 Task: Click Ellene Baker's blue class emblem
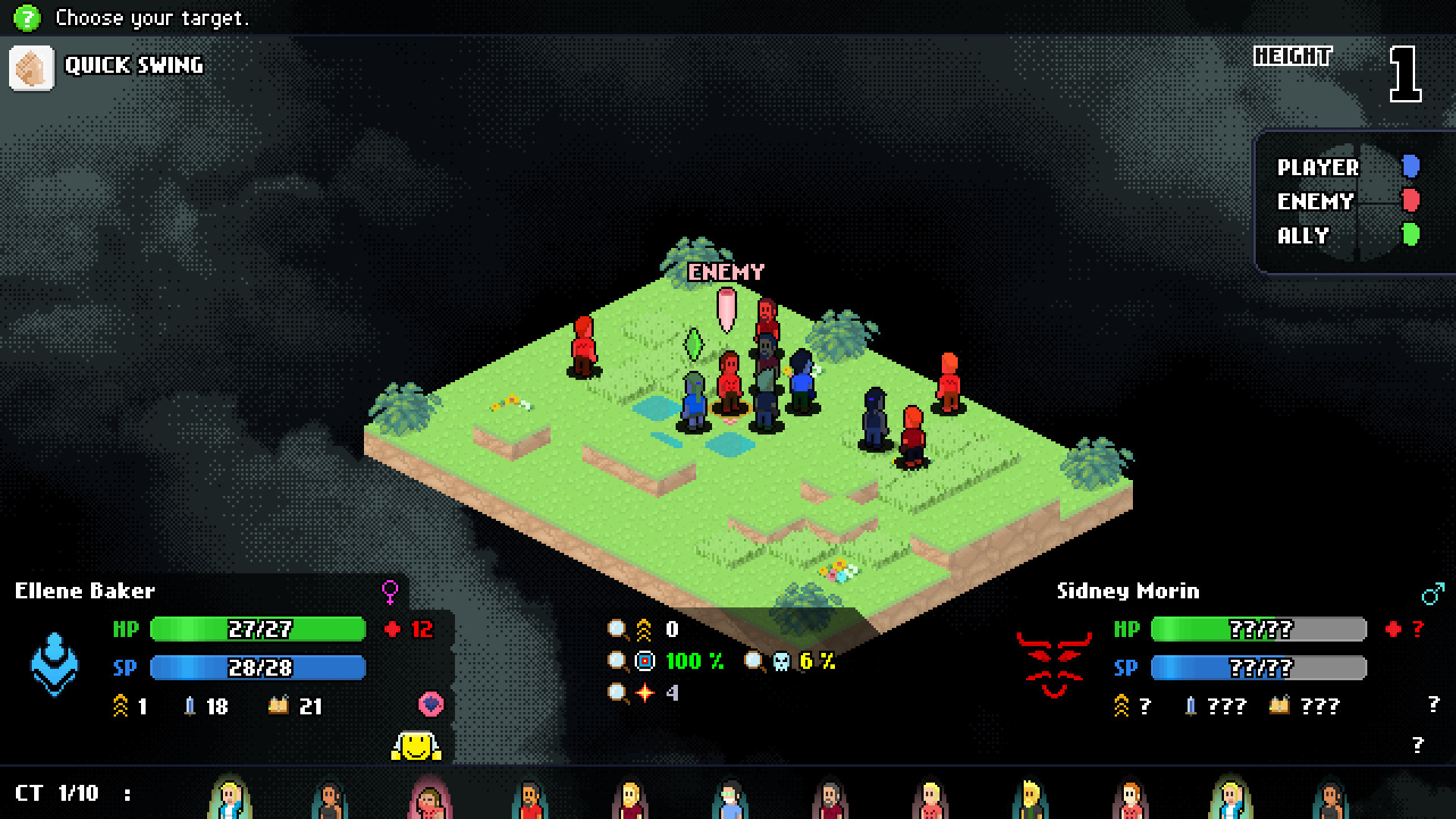click(x=55, y=664)
